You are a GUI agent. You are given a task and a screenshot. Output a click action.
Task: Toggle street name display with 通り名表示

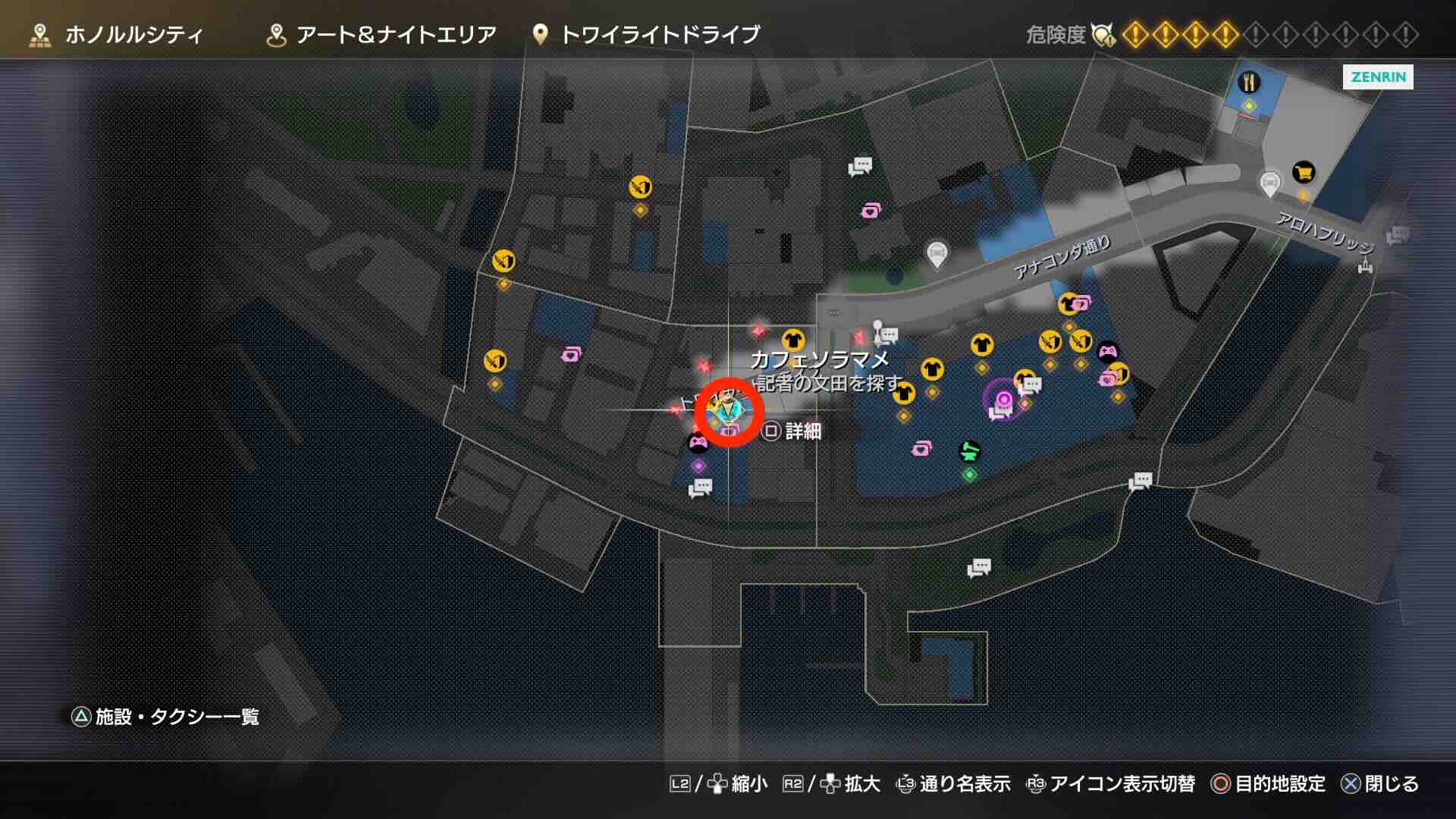(x=960, y=784)
